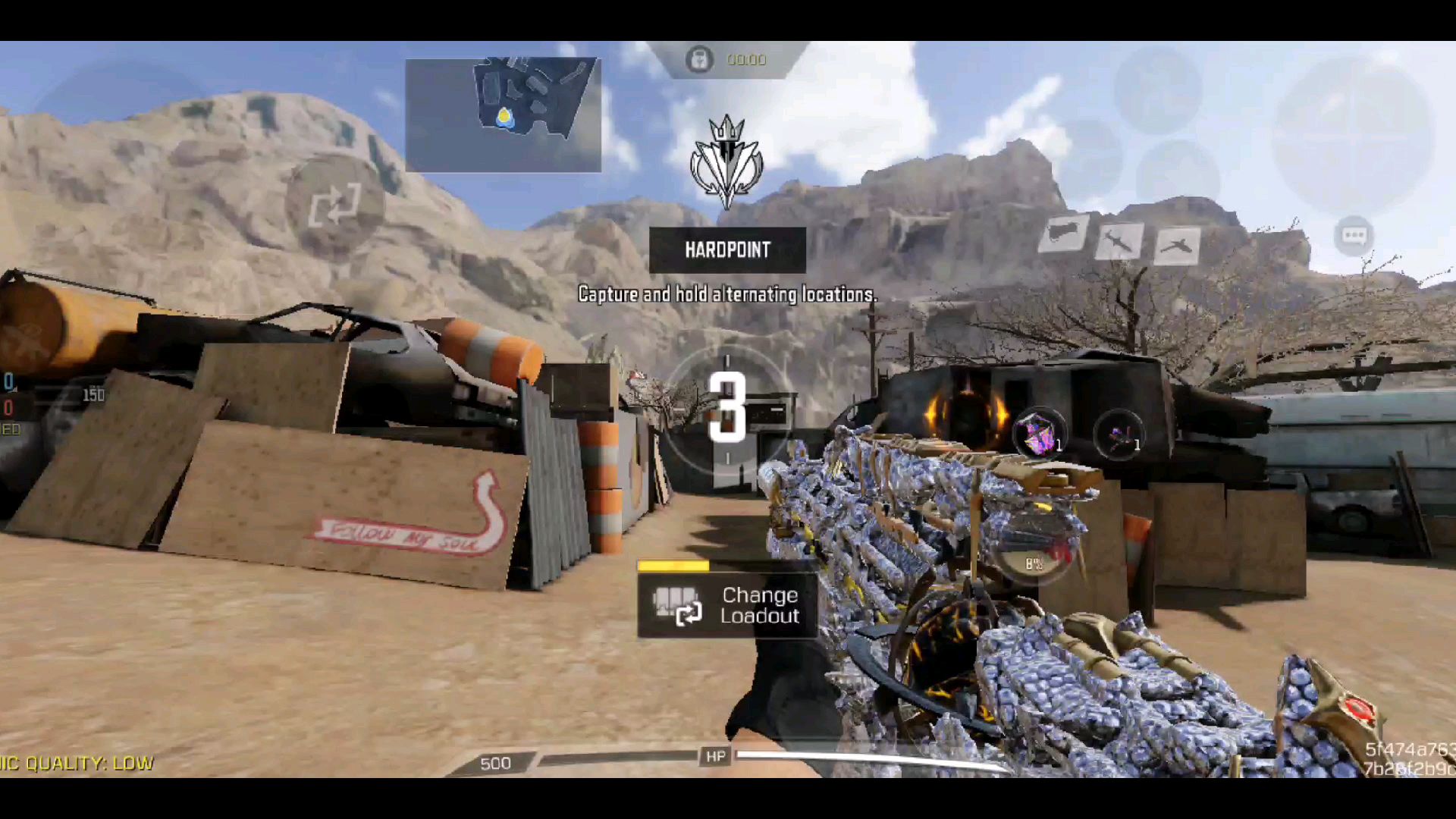The height and width of the screenshot is (819, 1456).
Task: Open the minimap
Action: (504, 115)
